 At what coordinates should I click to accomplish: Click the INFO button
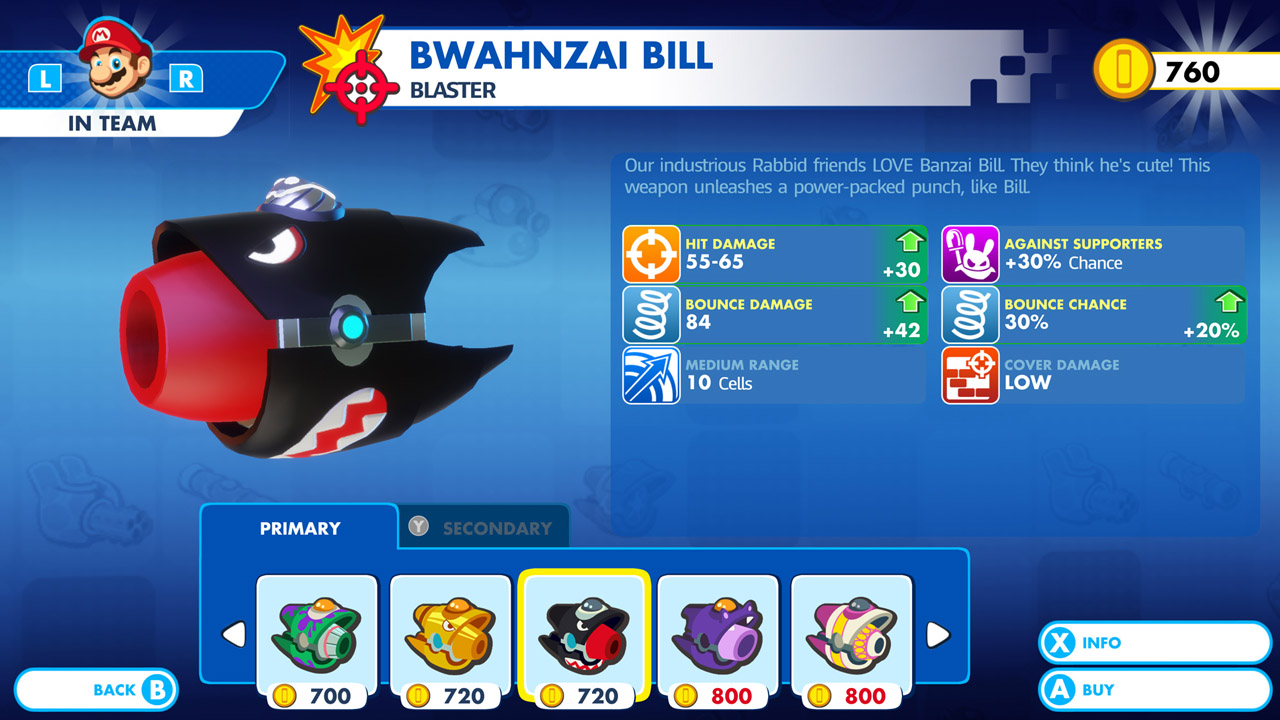pos(1155,643)
